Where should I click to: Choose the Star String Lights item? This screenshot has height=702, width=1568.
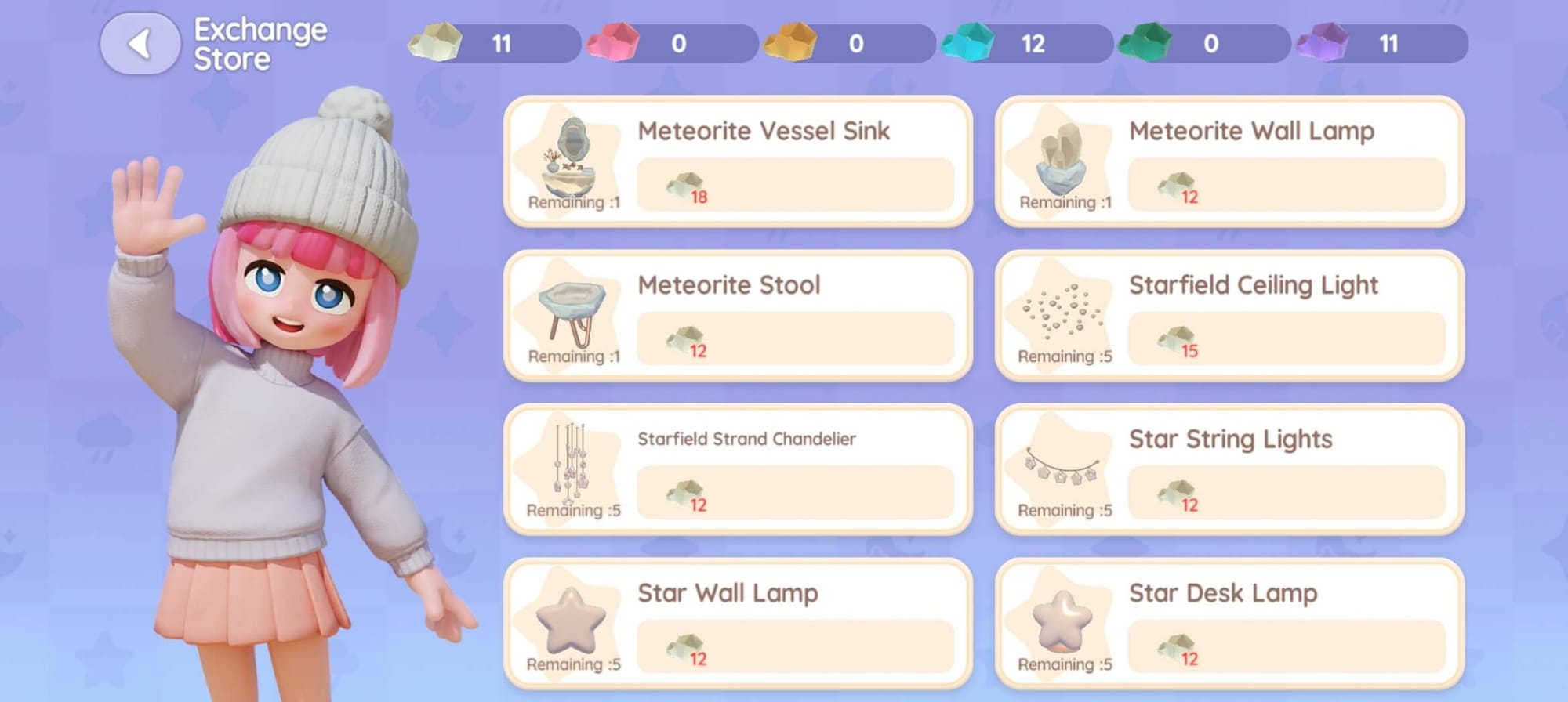tap(1229, 470)
